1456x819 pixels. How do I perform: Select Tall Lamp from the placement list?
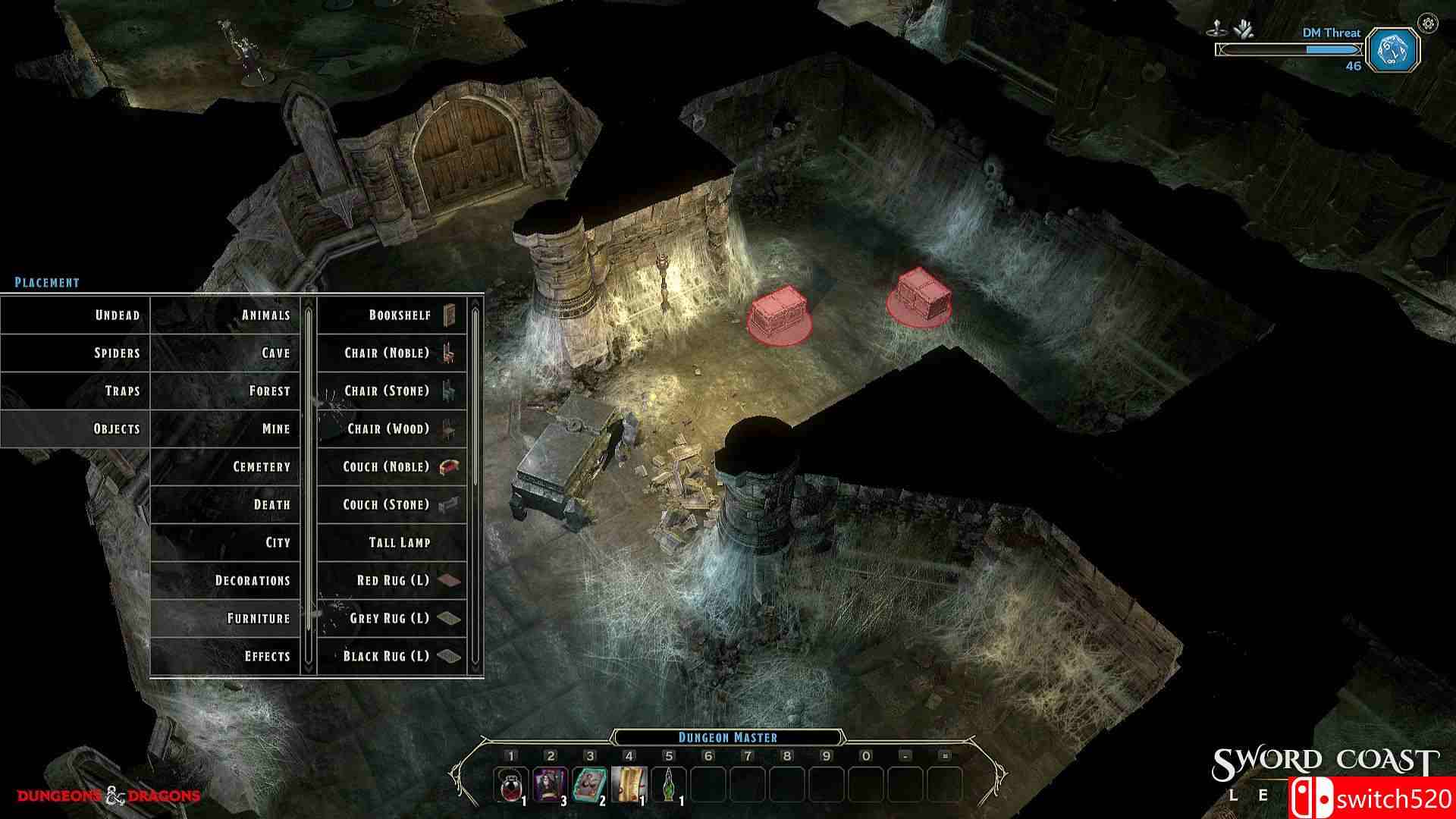[x=391, y=542]
